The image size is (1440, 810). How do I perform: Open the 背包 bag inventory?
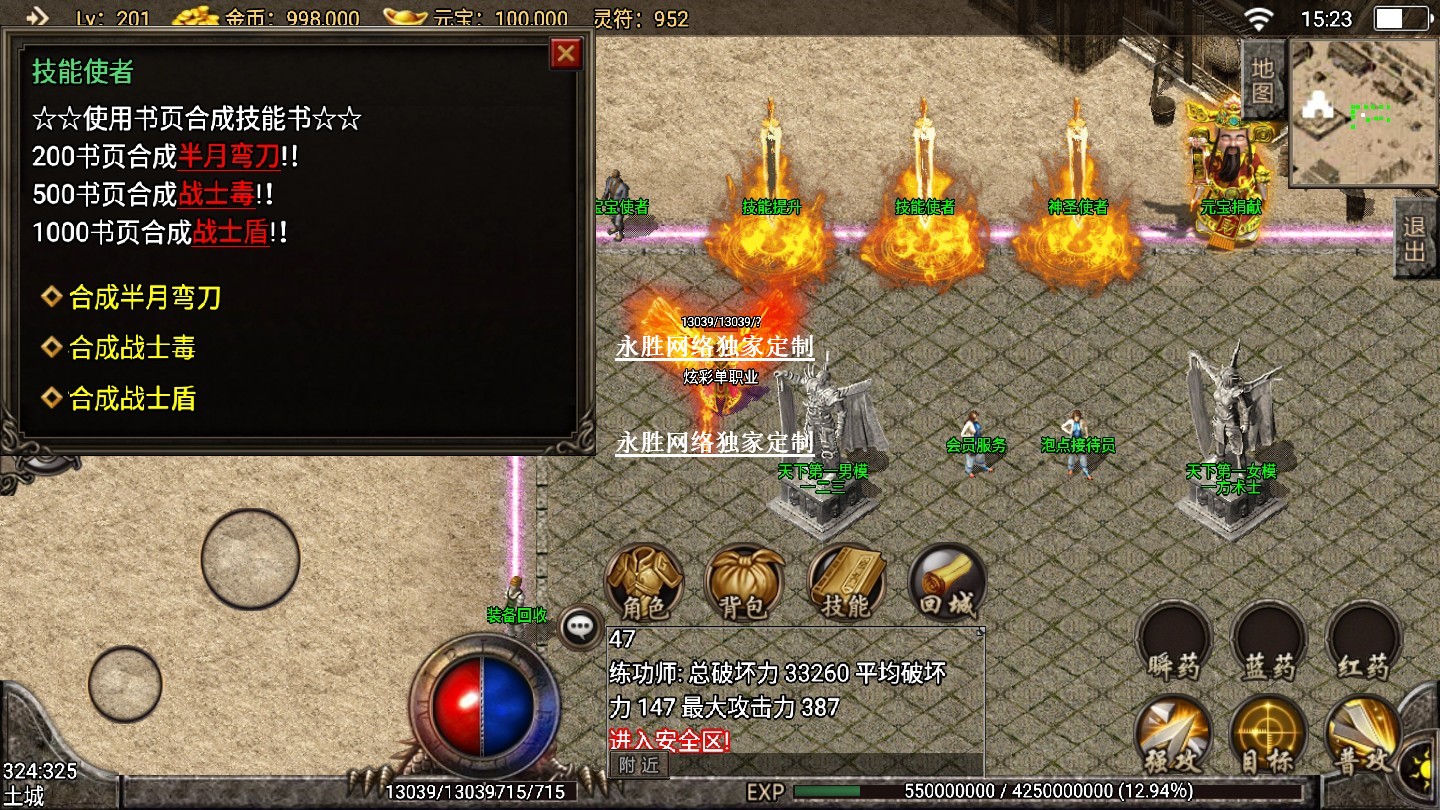click(x=744, y=583)
